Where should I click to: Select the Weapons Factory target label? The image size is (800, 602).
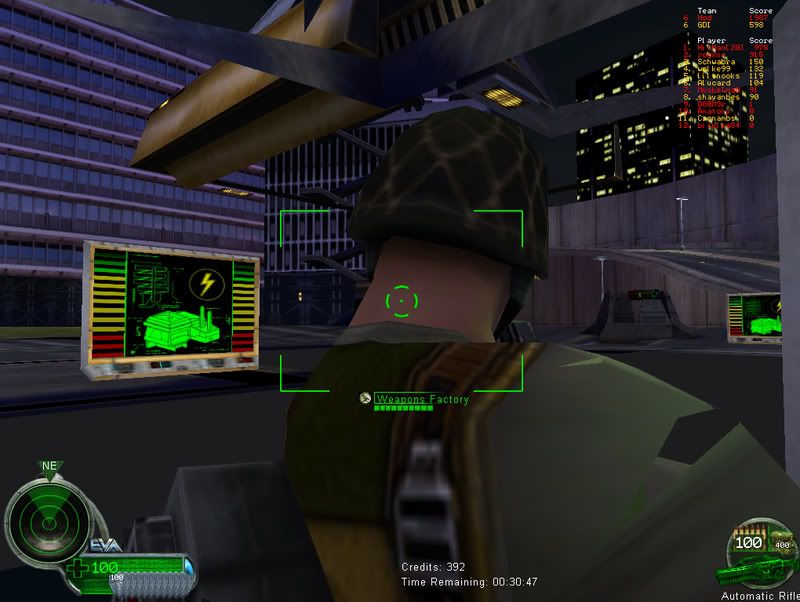pos(420,399)
